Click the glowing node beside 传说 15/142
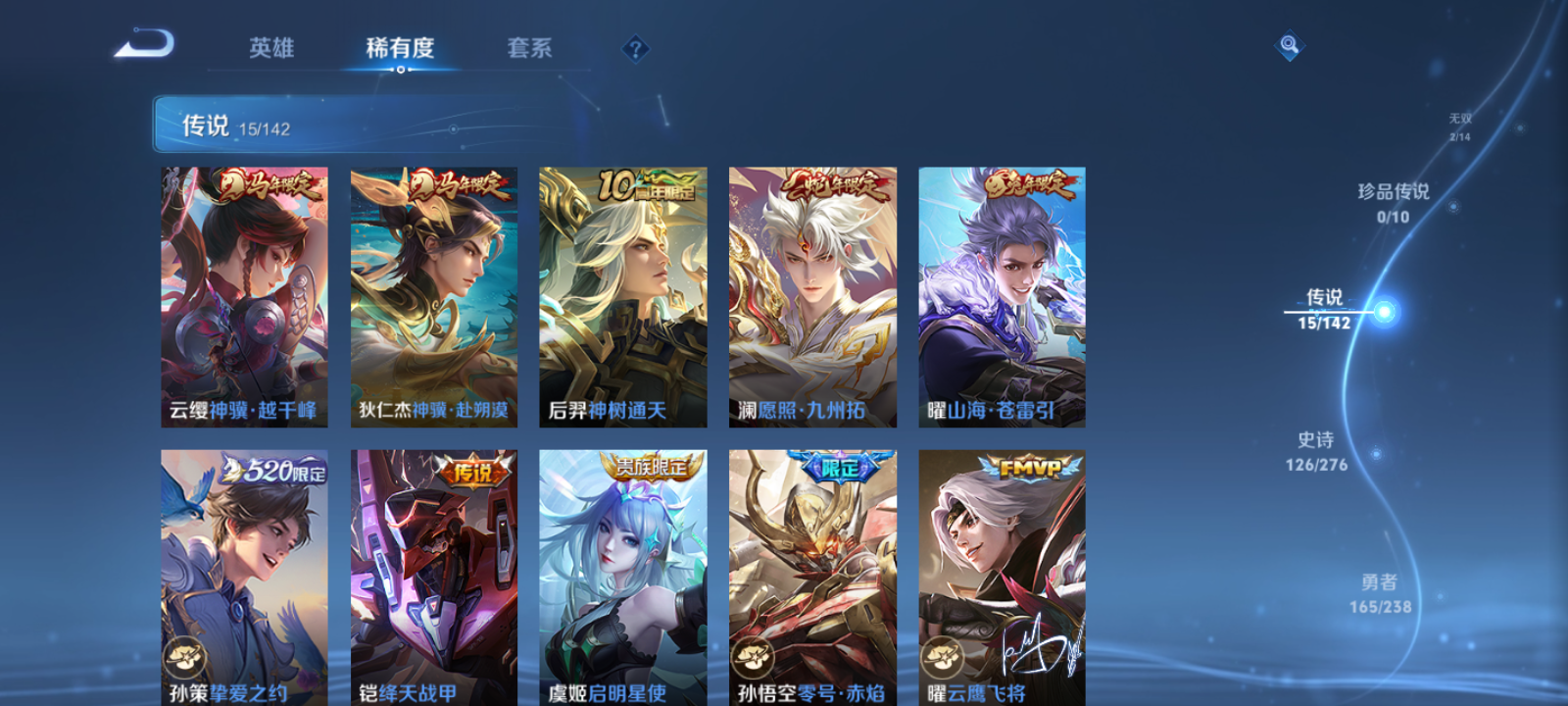This screenshot has width=1568, height=706. click(x=1382, y=312)
